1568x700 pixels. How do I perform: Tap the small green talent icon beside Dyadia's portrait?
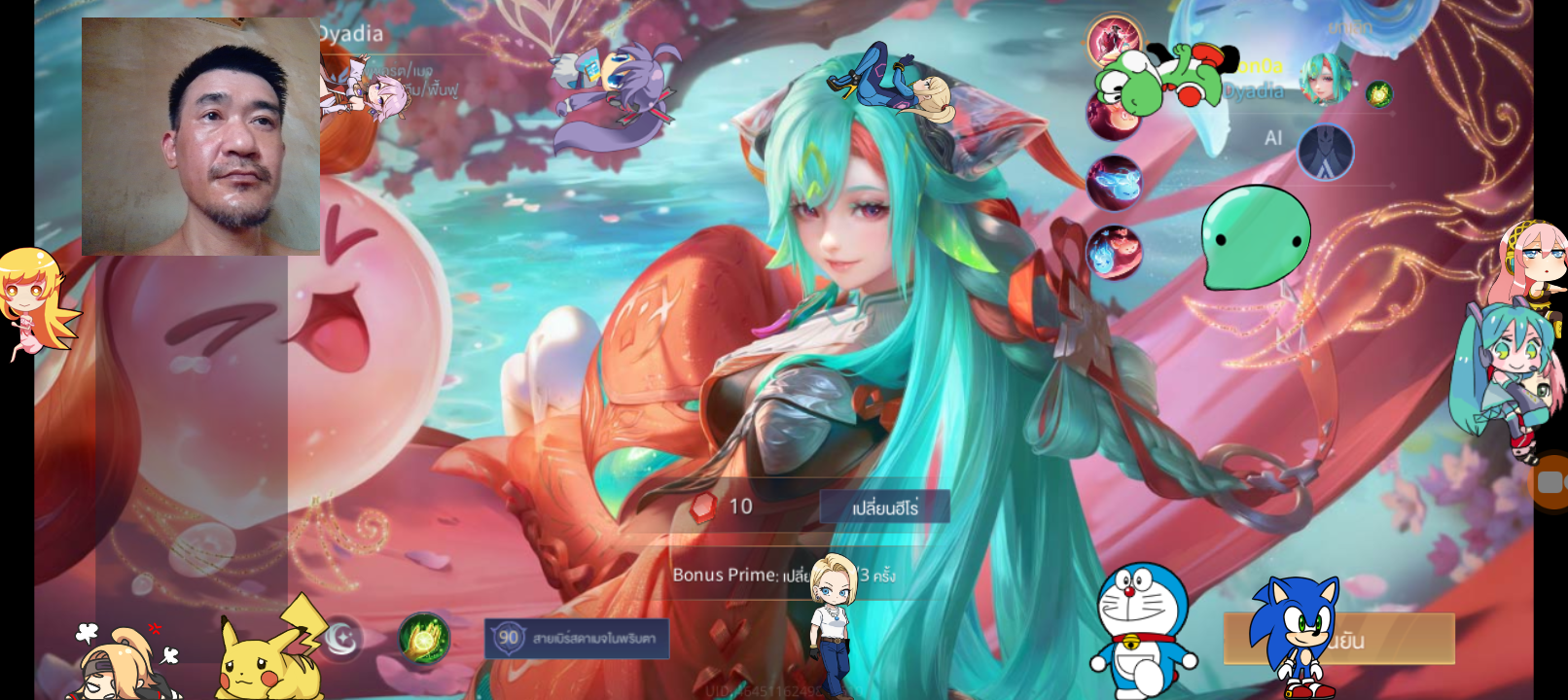tap(1378, 94)
